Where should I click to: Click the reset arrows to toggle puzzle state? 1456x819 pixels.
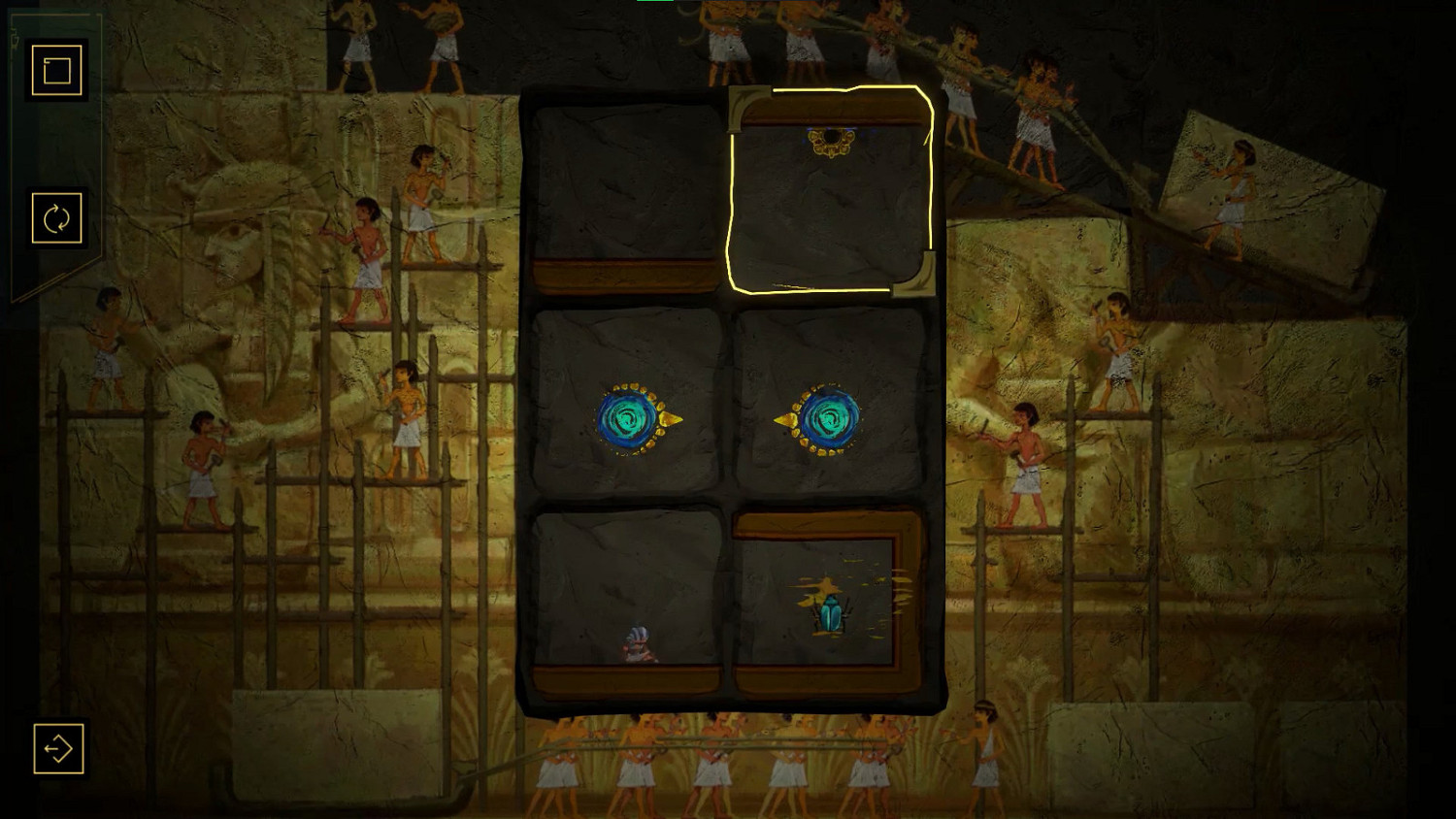[x=56, y=217]
